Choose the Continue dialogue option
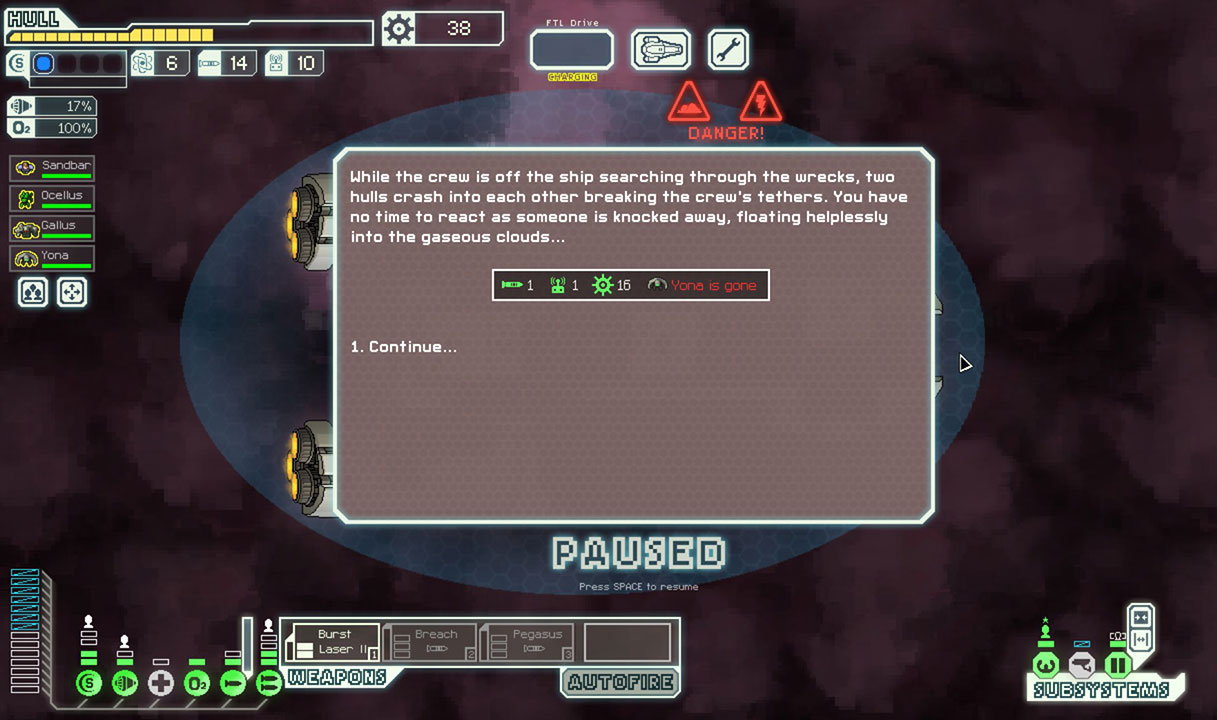The image size is (1217, 720). click(404, 347)
